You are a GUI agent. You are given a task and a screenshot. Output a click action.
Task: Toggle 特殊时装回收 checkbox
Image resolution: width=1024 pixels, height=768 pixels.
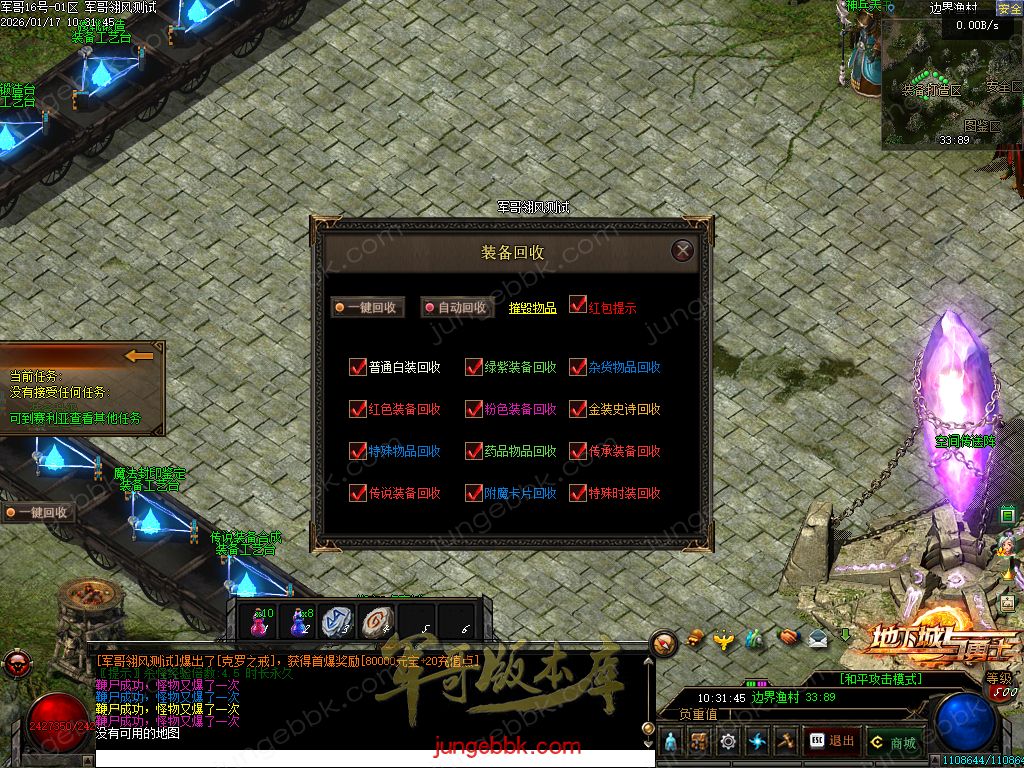pyautogui.click(x=578, y=493)
